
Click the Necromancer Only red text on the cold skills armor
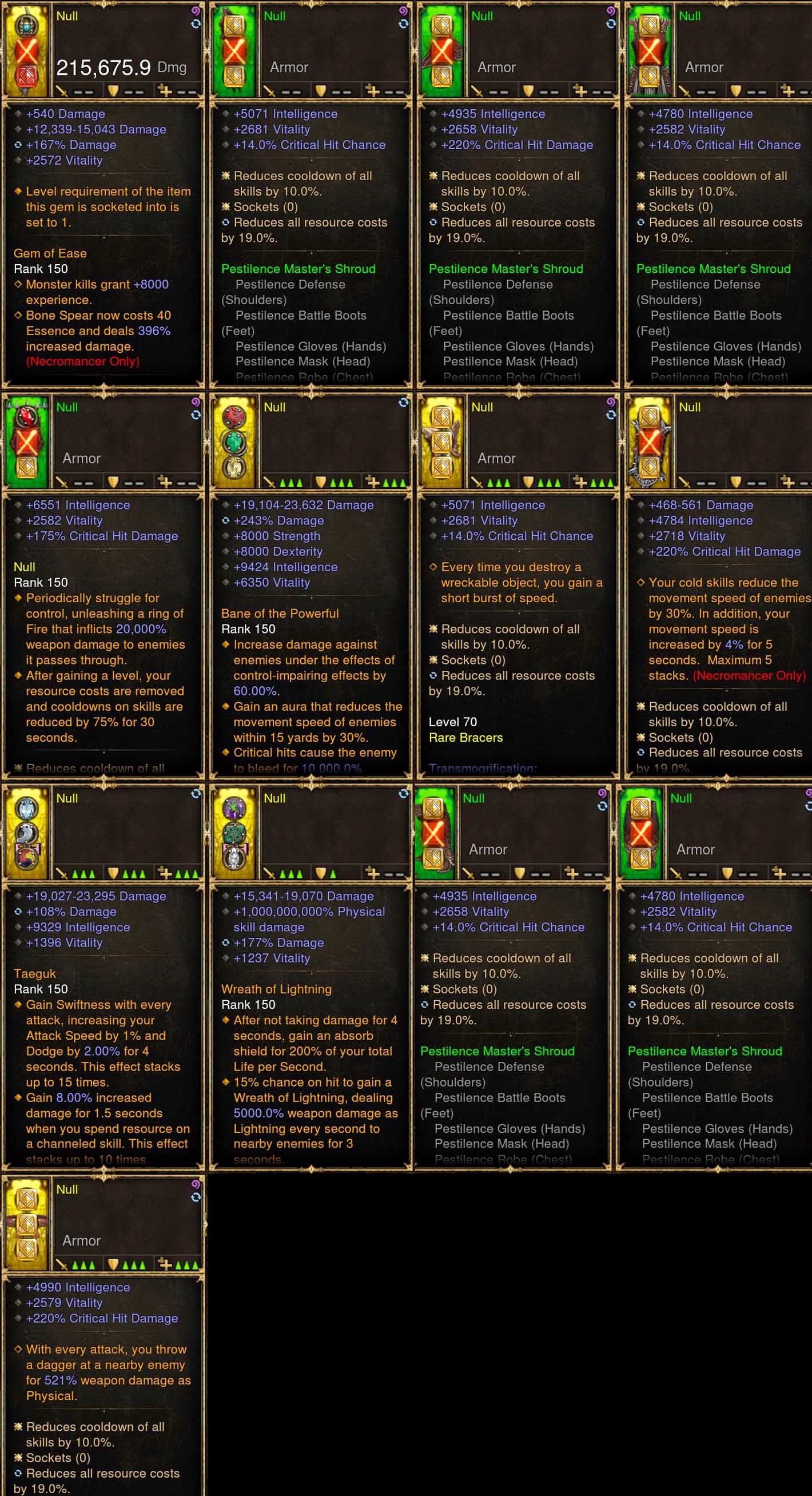(748, 675)
